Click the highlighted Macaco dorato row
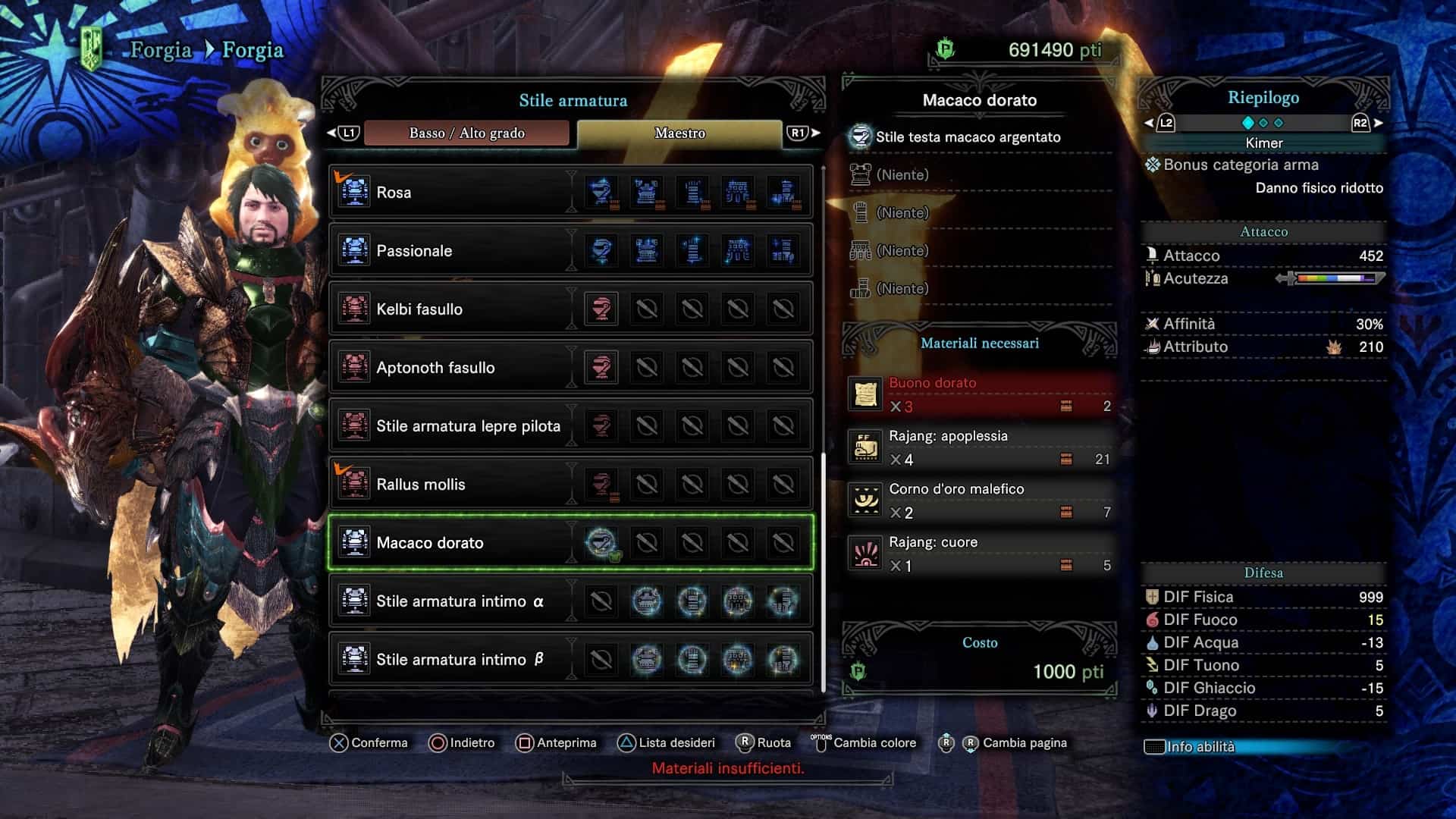The width and height of the screenshot is (1456, 819). 455,543
